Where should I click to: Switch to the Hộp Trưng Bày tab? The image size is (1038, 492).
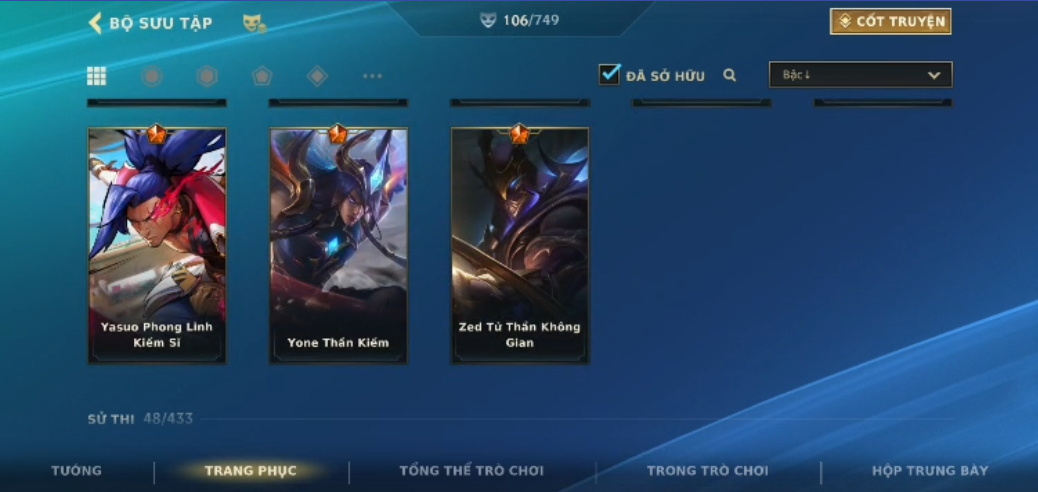tap(930, 471)
